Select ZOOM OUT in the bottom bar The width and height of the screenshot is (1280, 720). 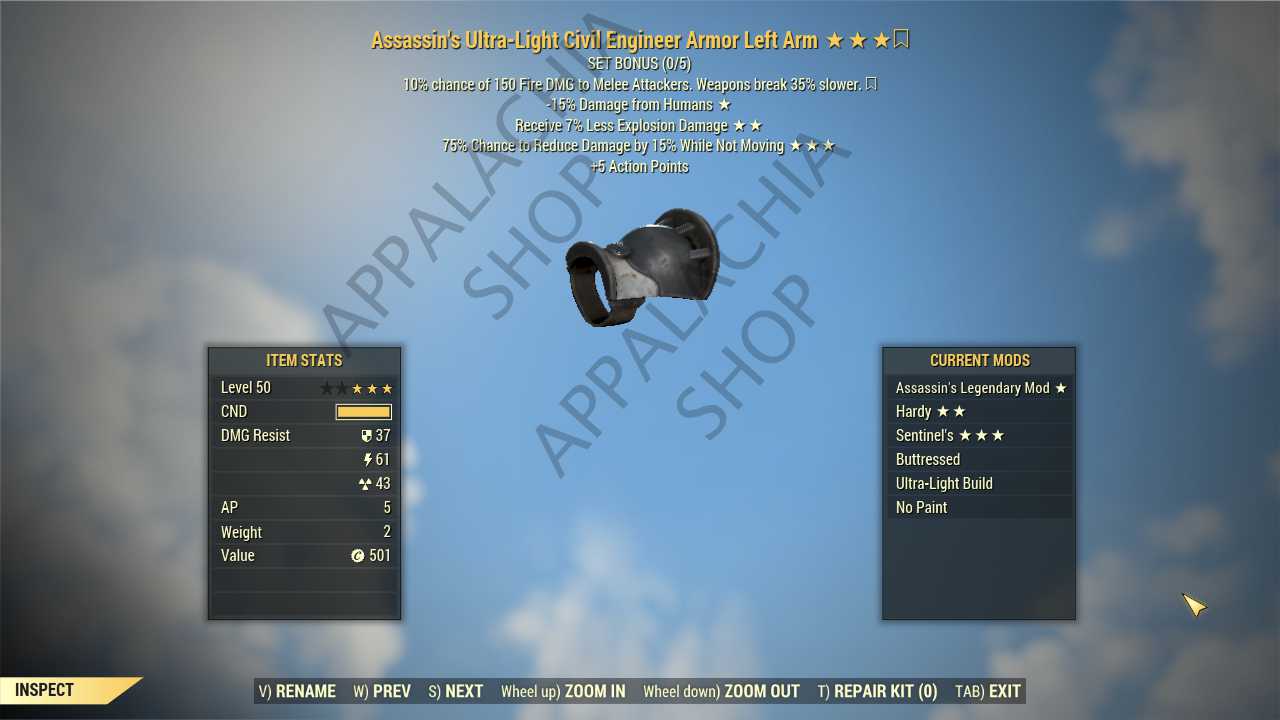pos(721,691)
